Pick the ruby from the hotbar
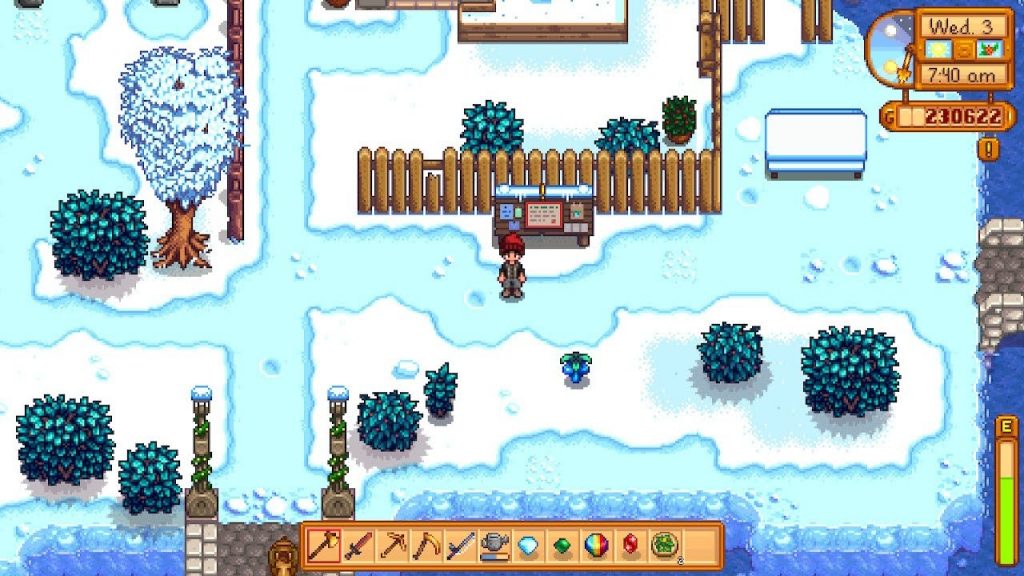Image resolution: width=1024 pixels, height=576 pixels. pyautogui.click(x=630, y=546)
